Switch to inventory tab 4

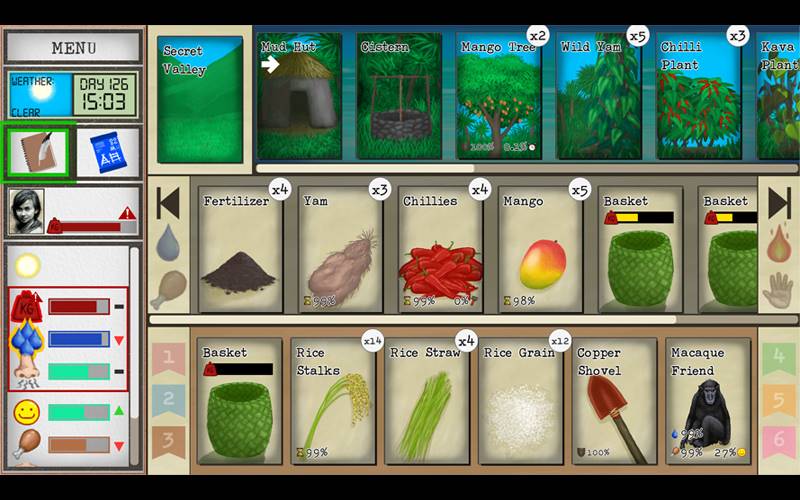pyautogui.click(x=778, y=357)
